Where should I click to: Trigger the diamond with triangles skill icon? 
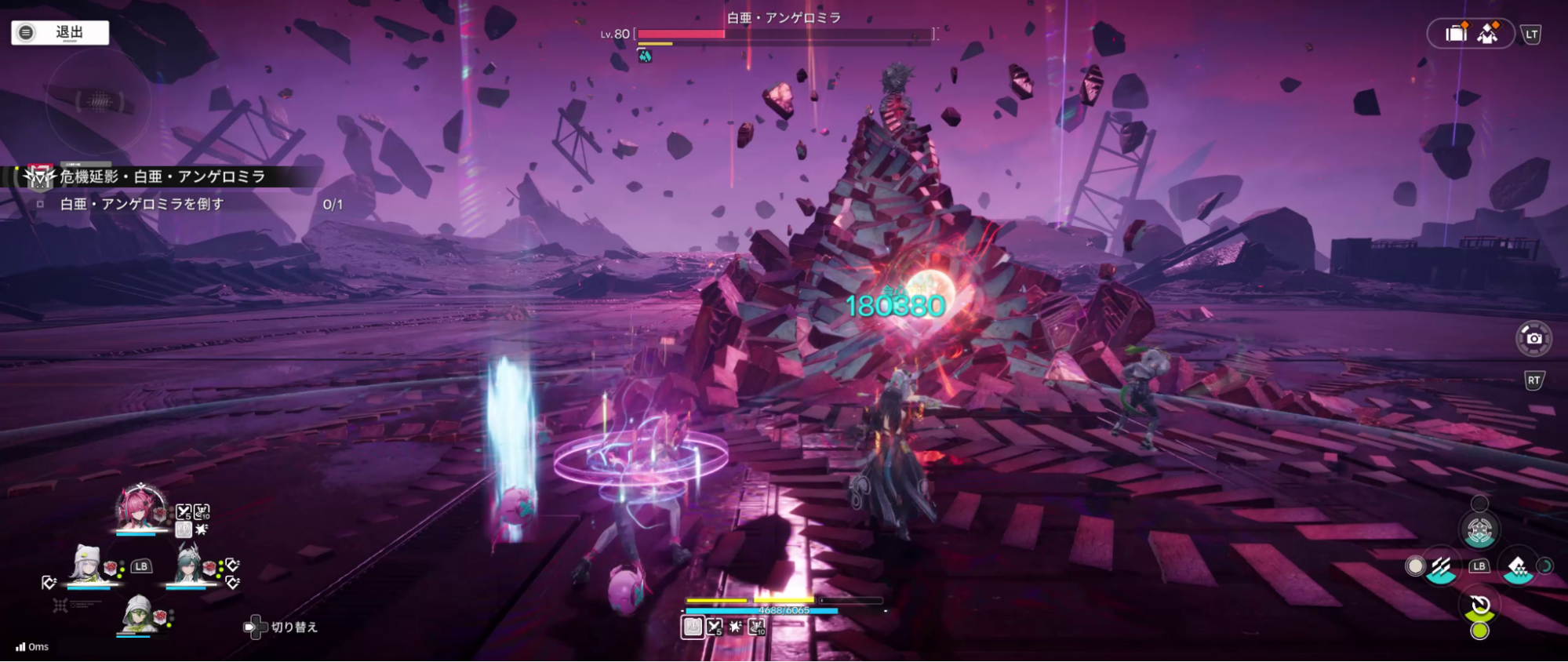(x=1517, y=567)
